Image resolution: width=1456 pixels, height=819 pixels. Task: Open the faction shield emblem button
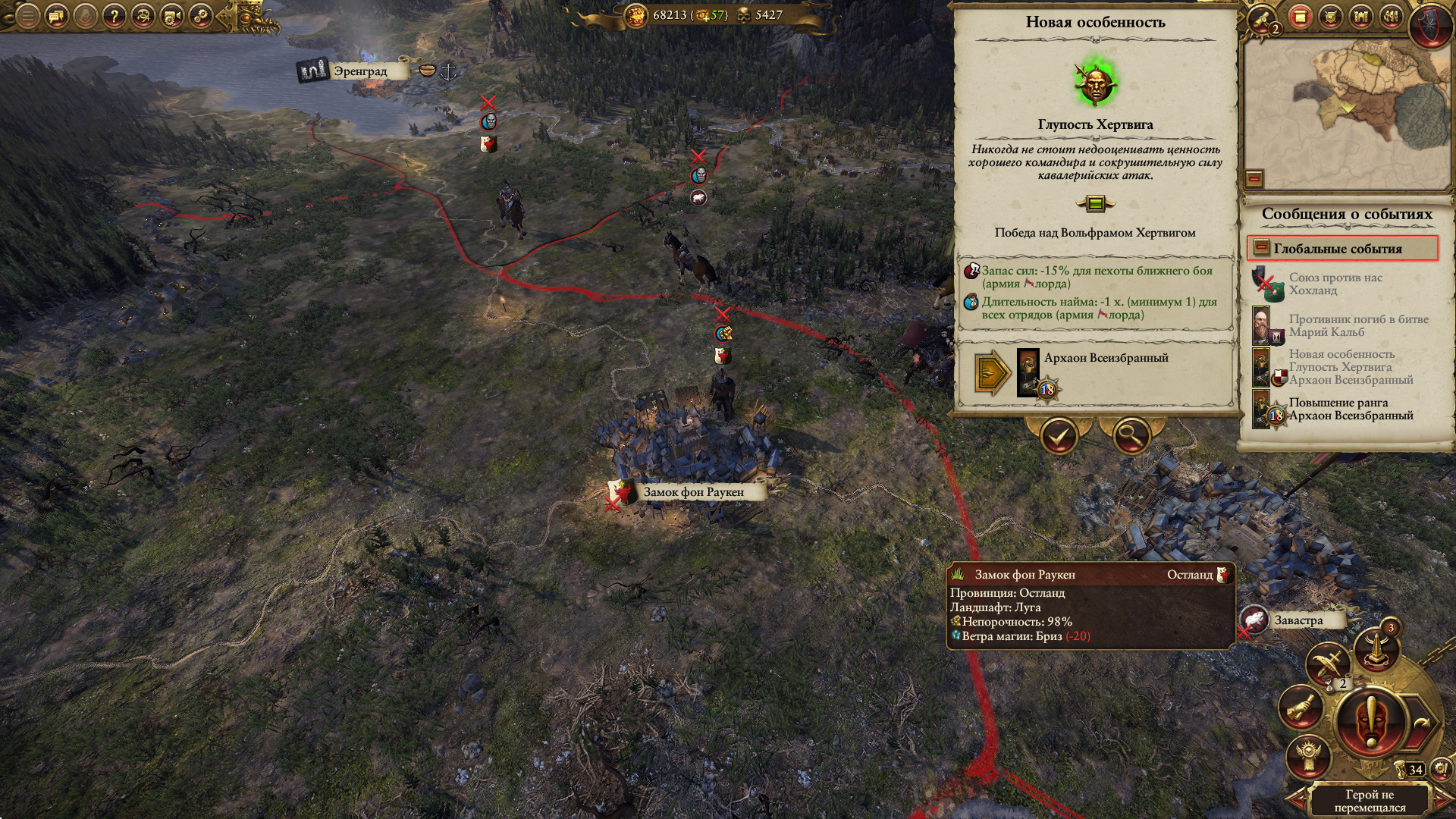pyautogui.click(x=1430, y=23)
